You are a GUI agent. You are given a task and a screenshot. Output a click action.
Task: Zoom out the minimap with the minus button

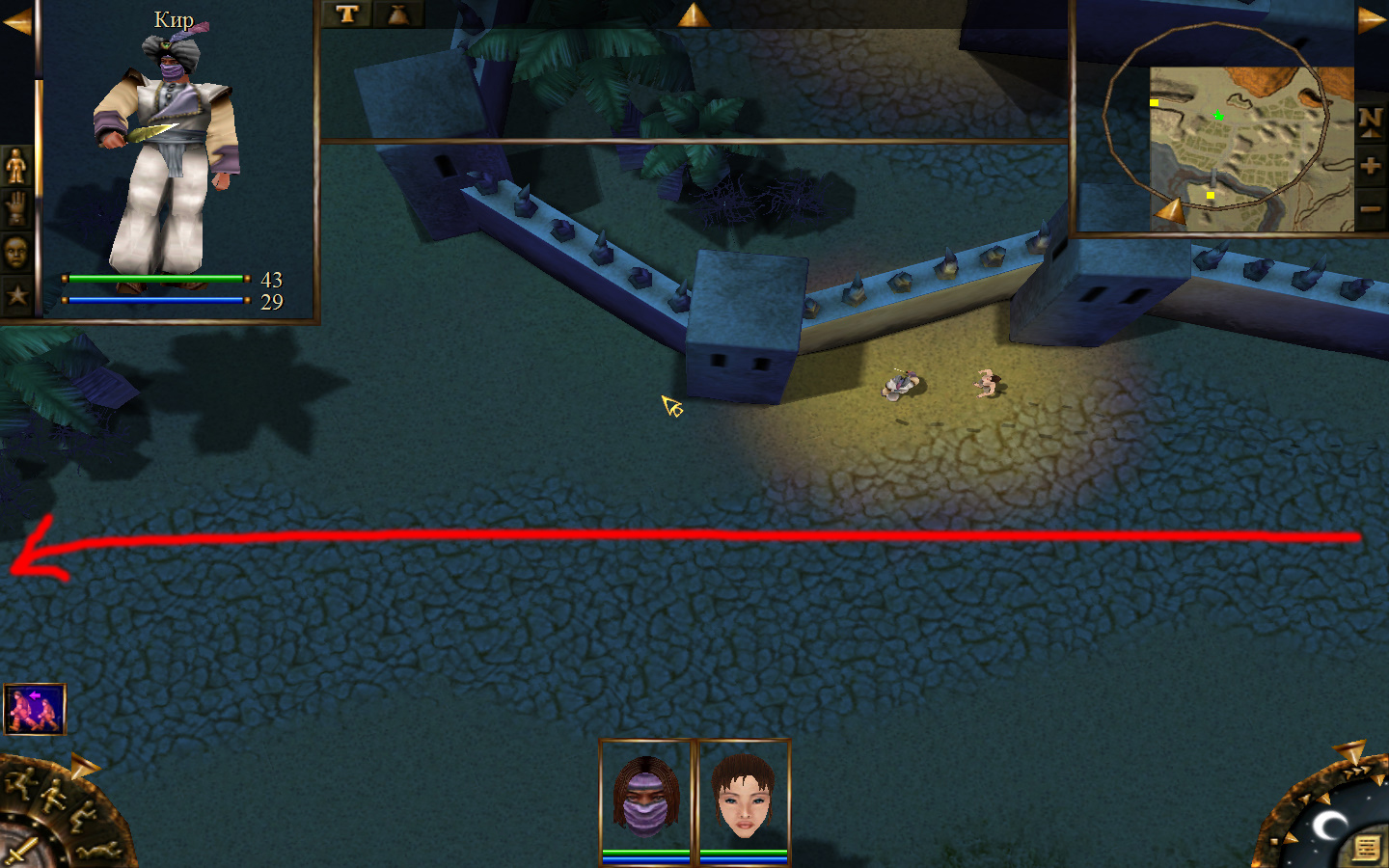click(x=1371, y=208)
